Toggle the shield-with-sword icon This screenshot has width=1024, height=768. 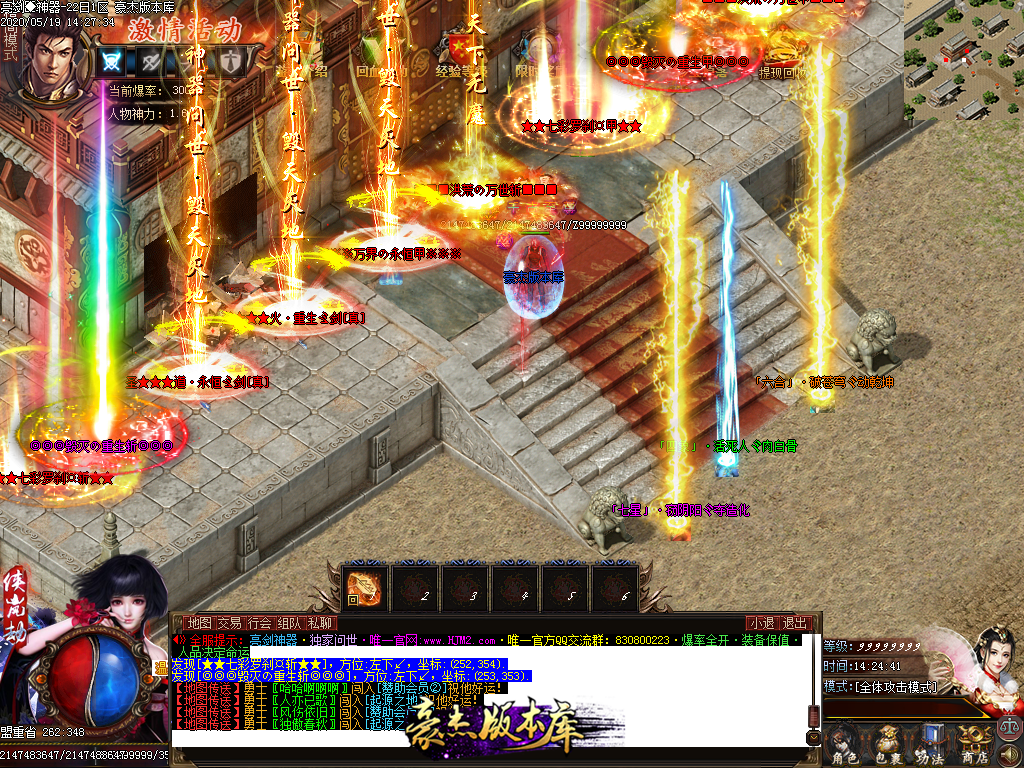(x=231, y=60)
